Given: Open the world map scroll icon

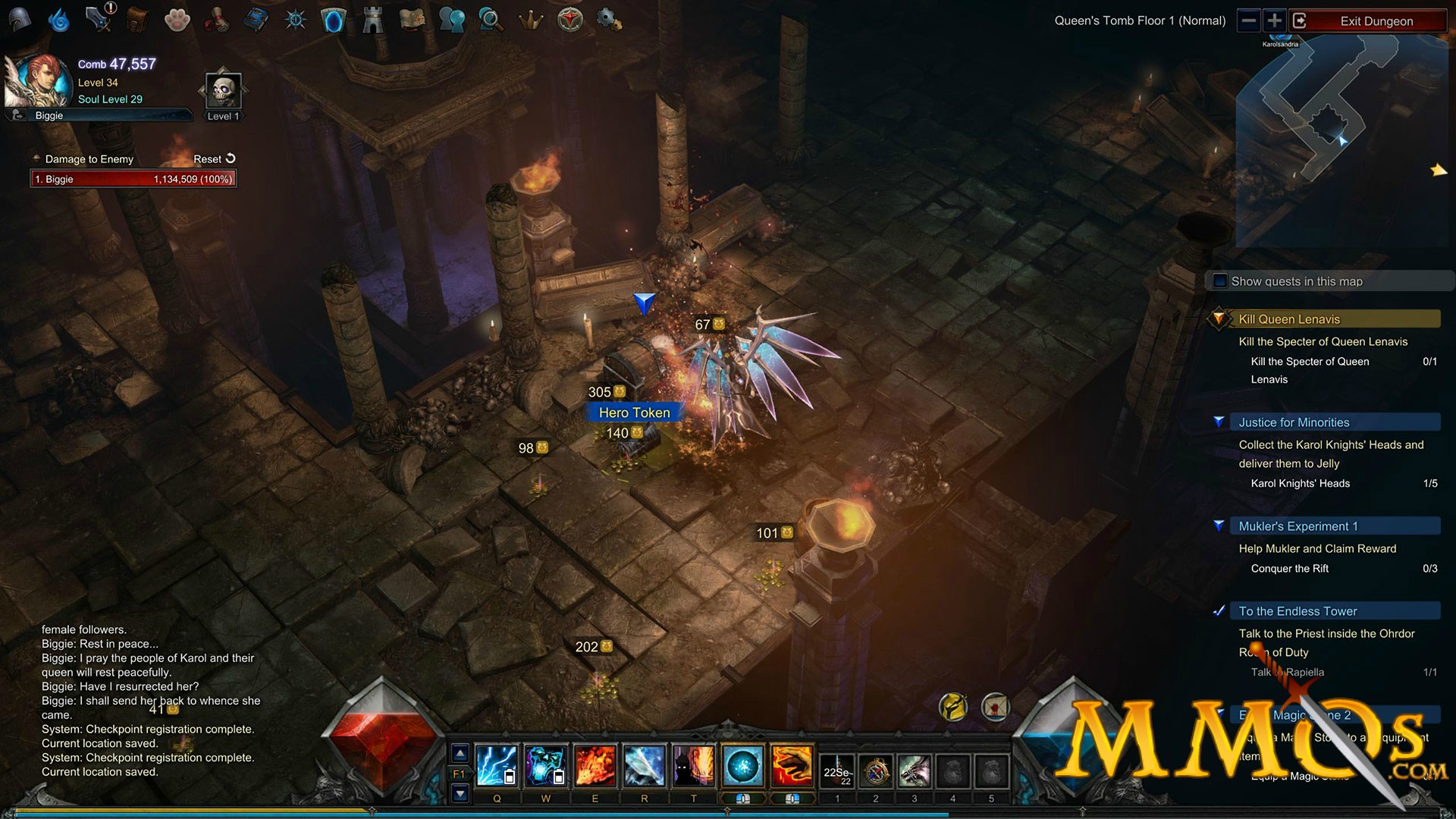Looking at the screenshot, I should (412, 20).
